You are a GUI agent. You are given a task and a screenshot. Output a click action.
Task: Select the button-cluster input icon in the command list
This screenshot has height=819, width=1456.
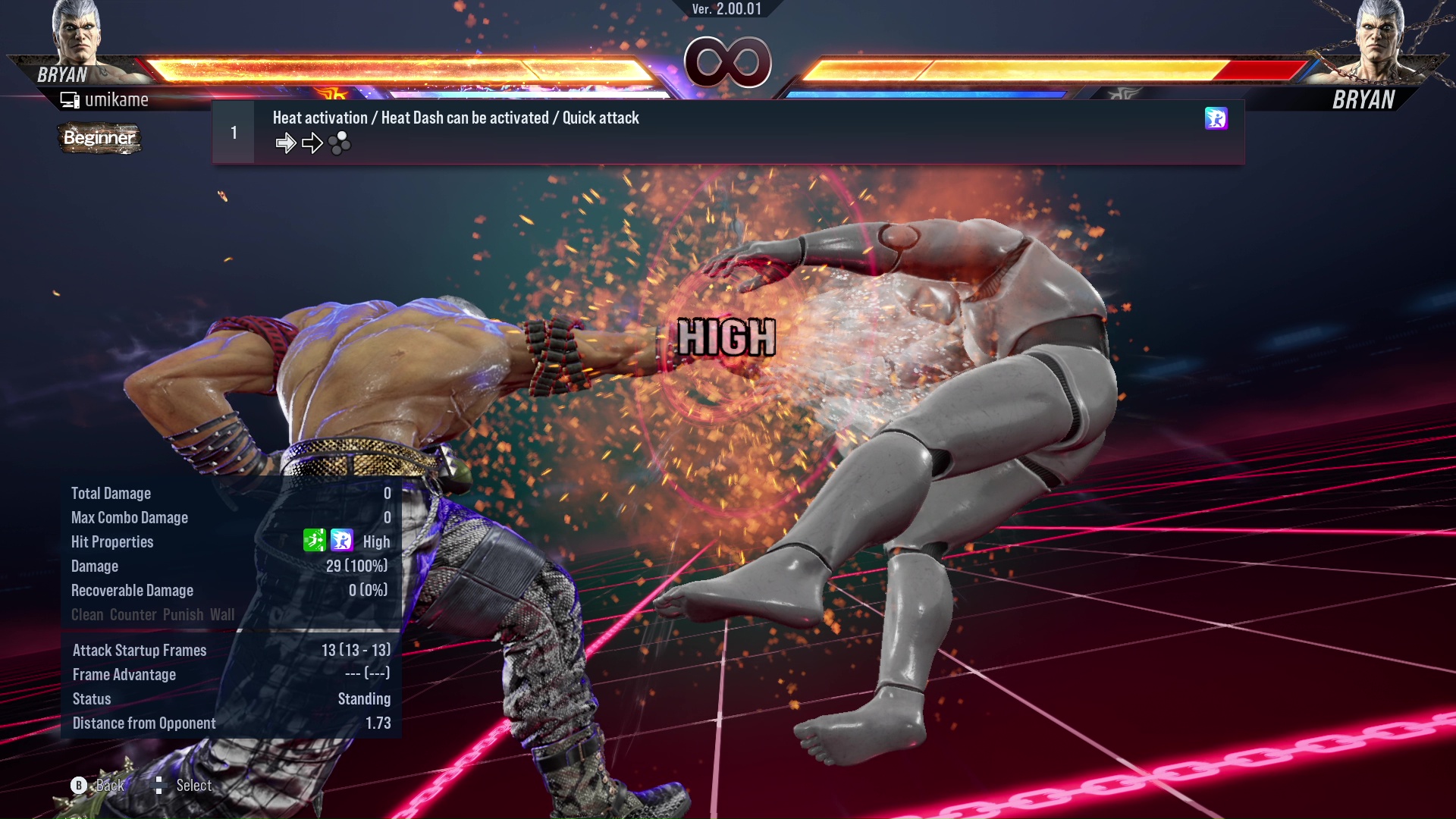point(340,143)
